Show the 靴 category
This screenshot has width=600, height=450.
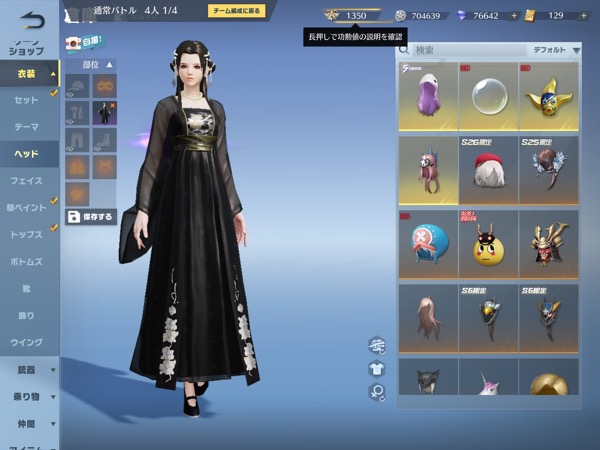tap(28, 288)
